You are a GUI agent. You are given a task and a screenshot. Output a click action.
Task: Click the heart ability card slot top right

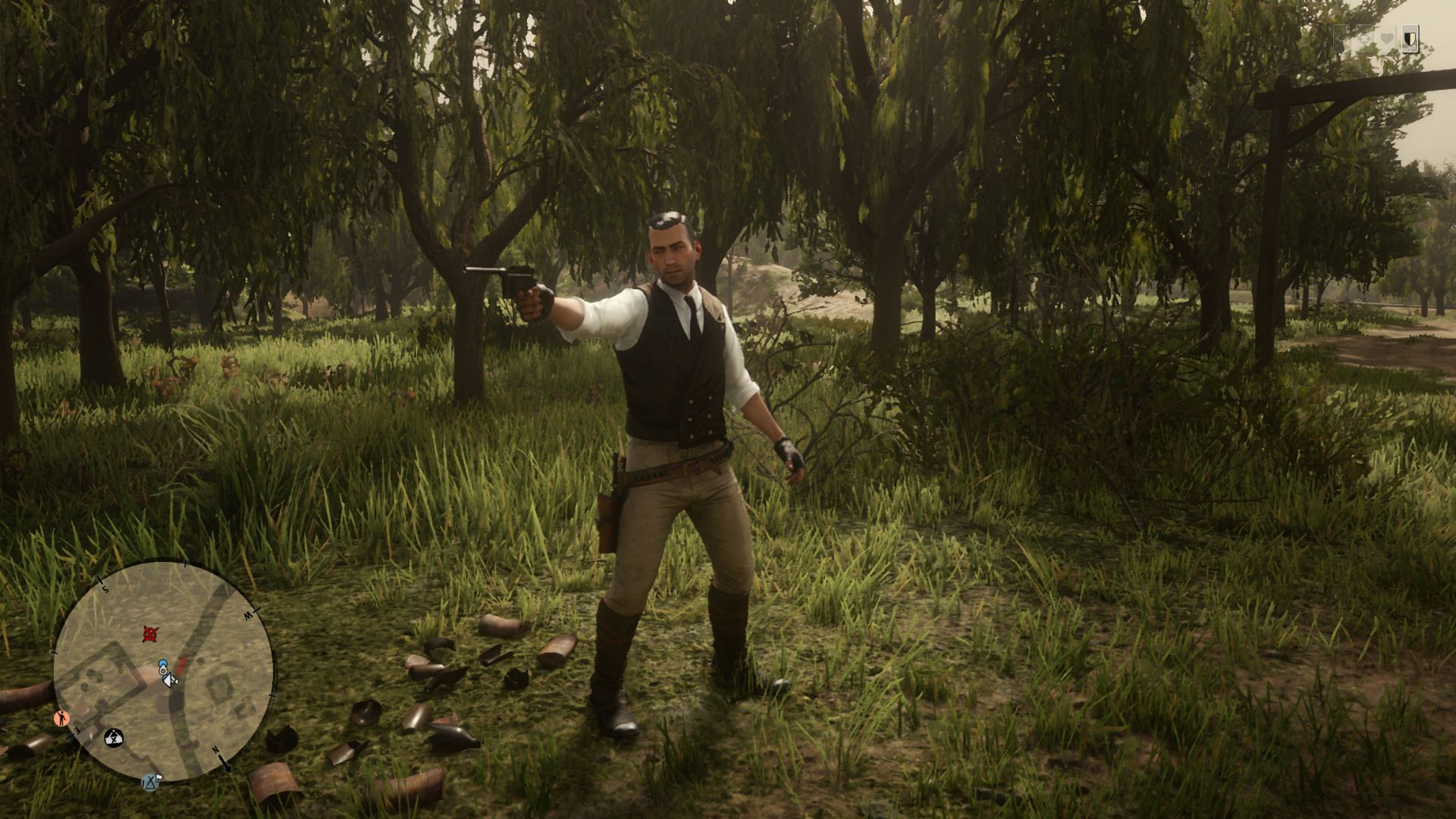[1387, 38]
